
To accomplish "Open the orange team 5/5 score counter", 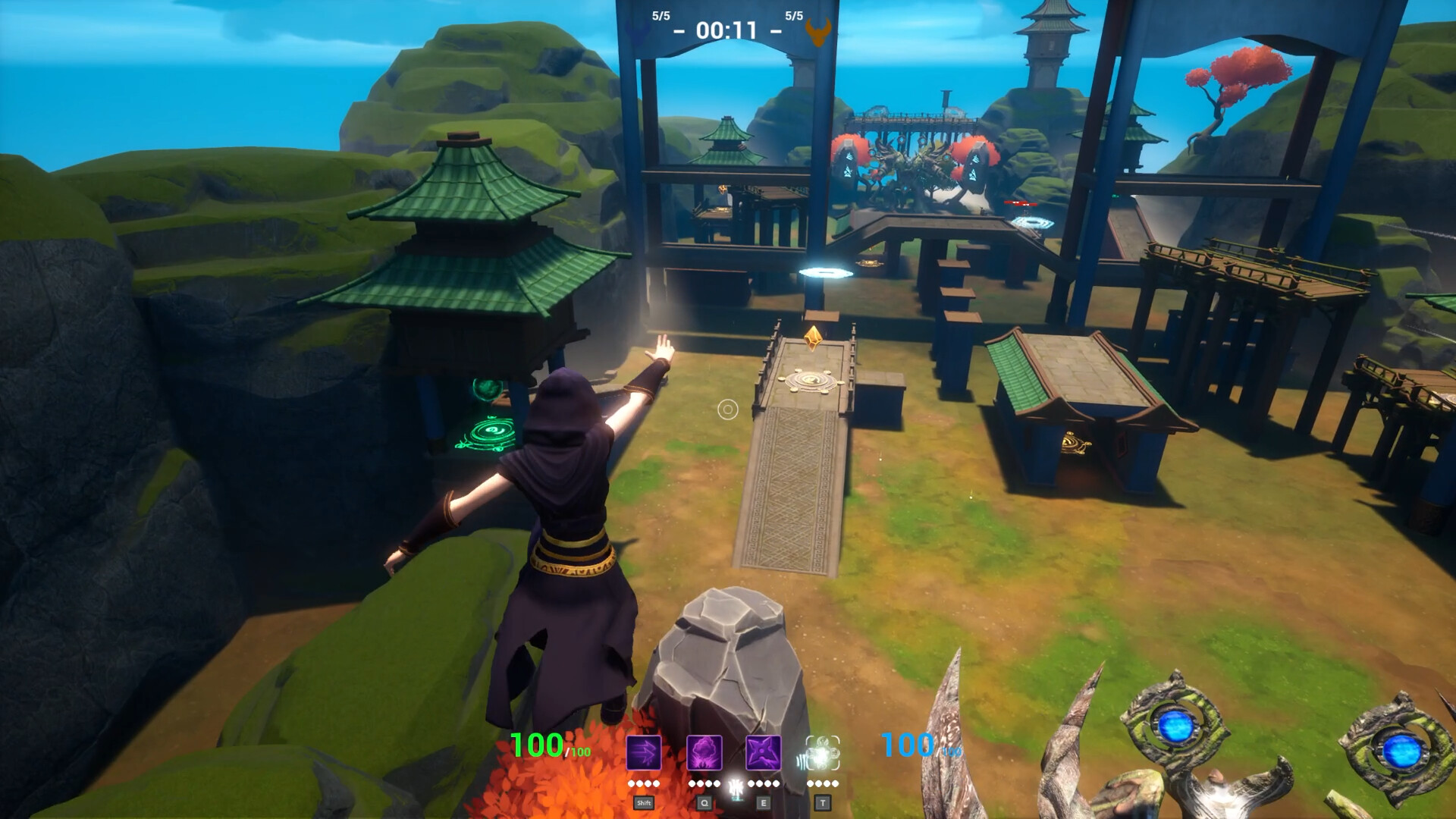I will [x=792, y=14].
